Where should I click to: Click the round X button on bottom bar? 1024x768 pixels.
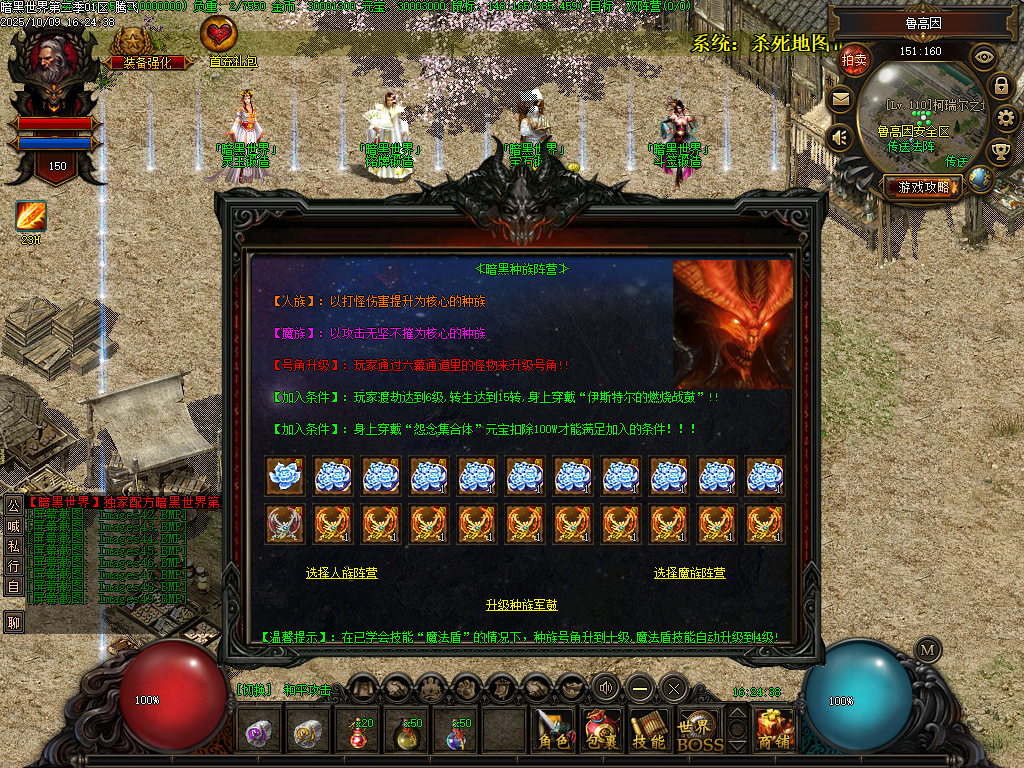pyautogui.click(x=674, y=688)
